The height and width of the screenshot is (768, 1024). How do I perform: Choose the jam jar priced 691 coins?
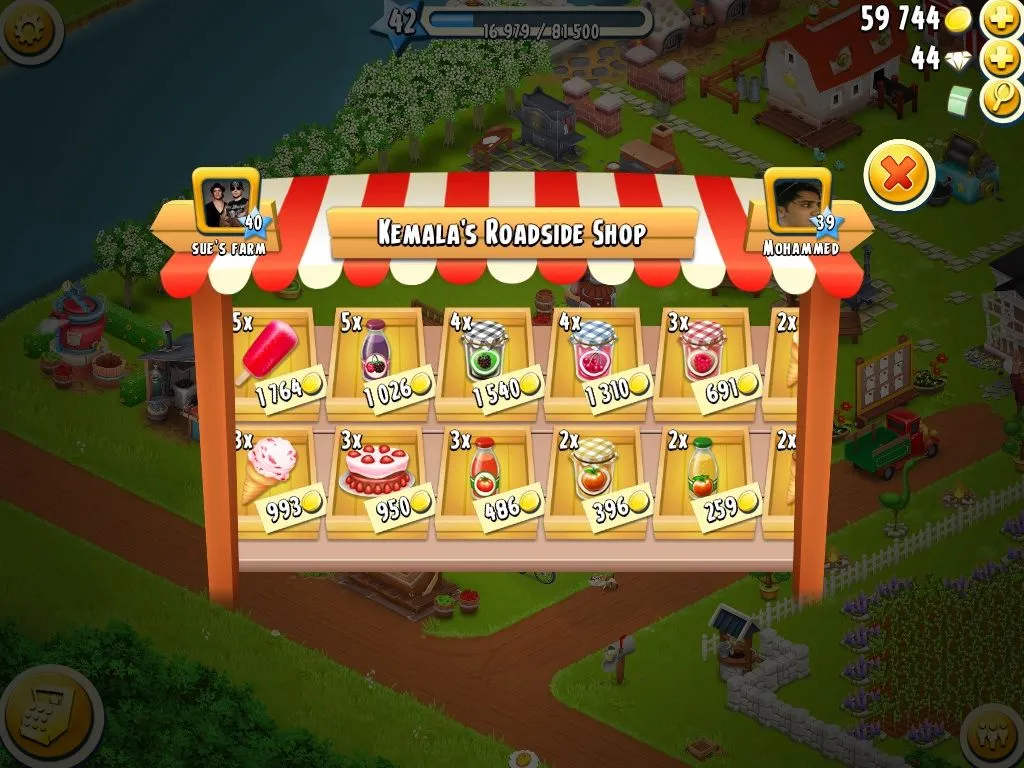(x=706, y=362)
